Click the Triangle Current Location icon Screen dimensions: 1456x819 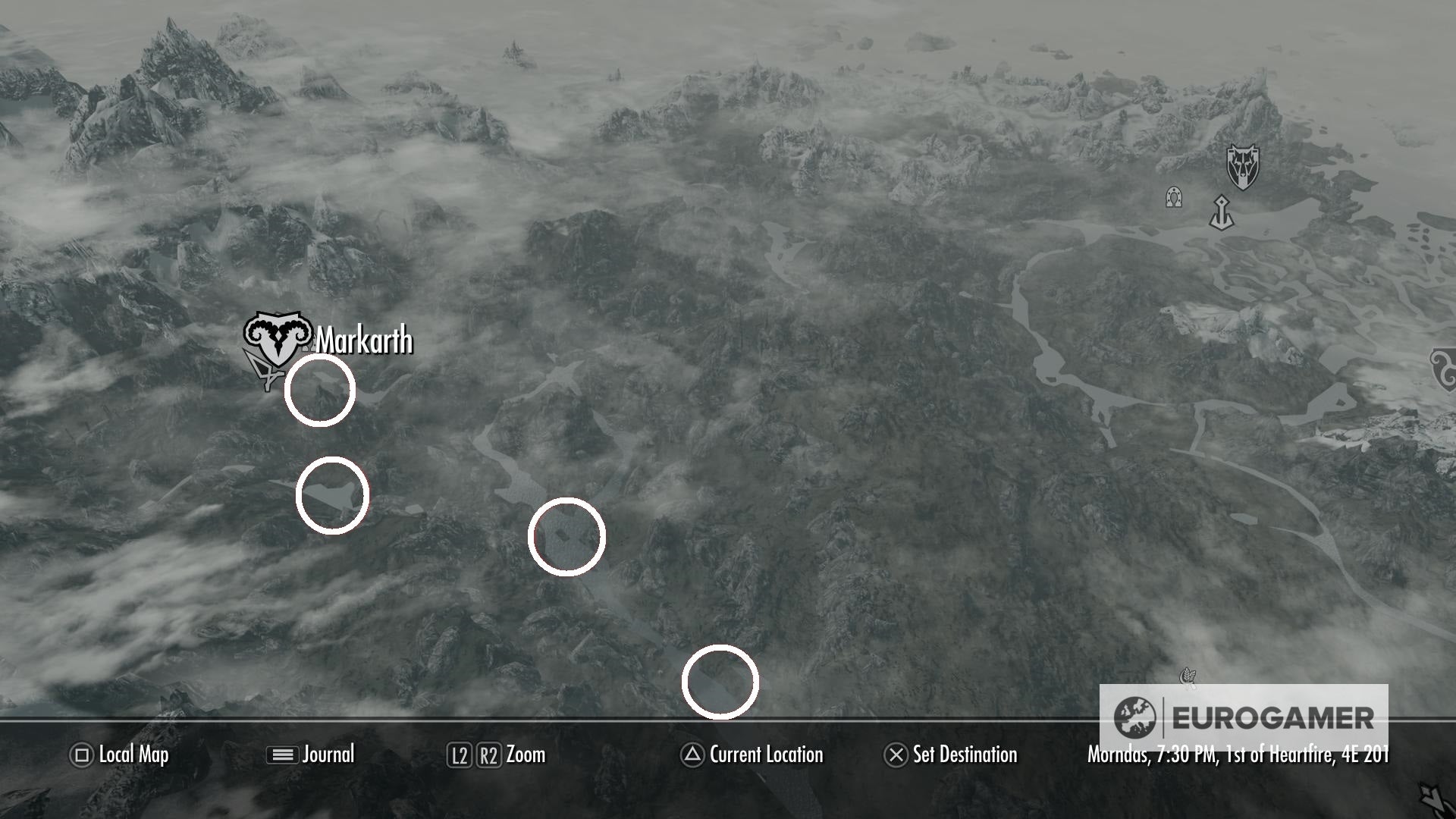(692, 755)
